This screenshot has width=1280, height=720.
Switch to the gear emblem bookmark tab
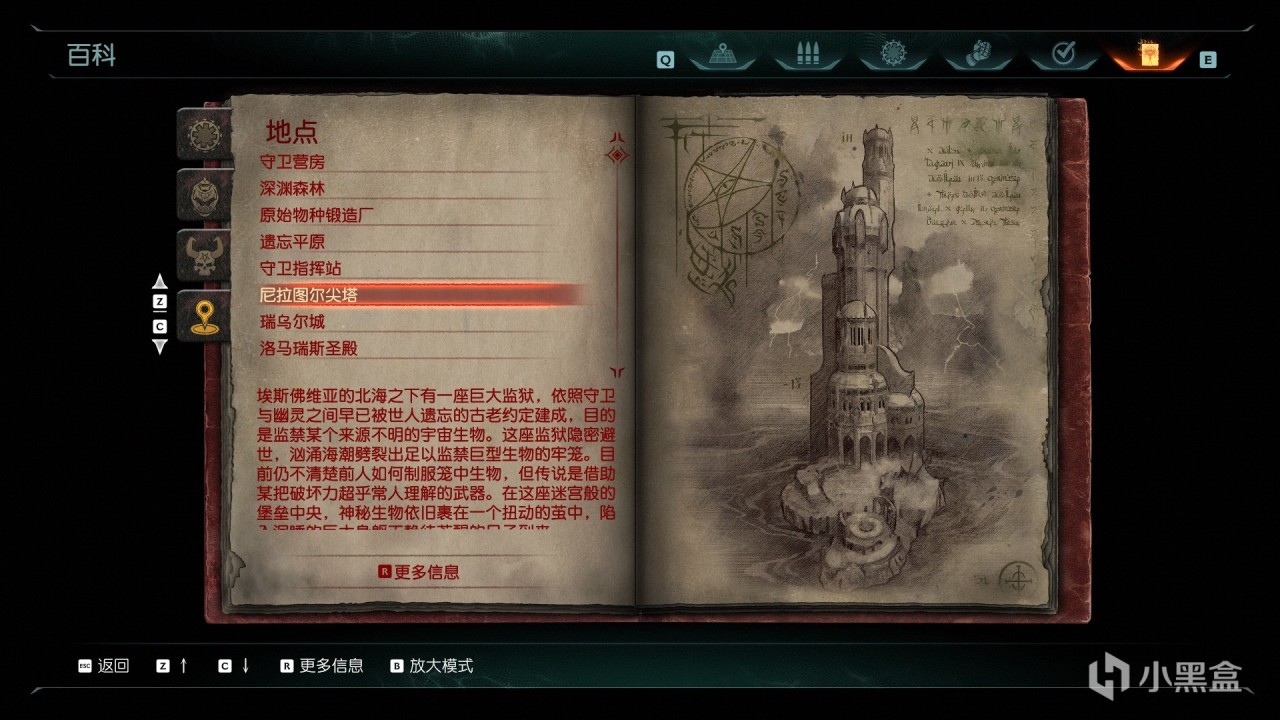coord(203,134)
